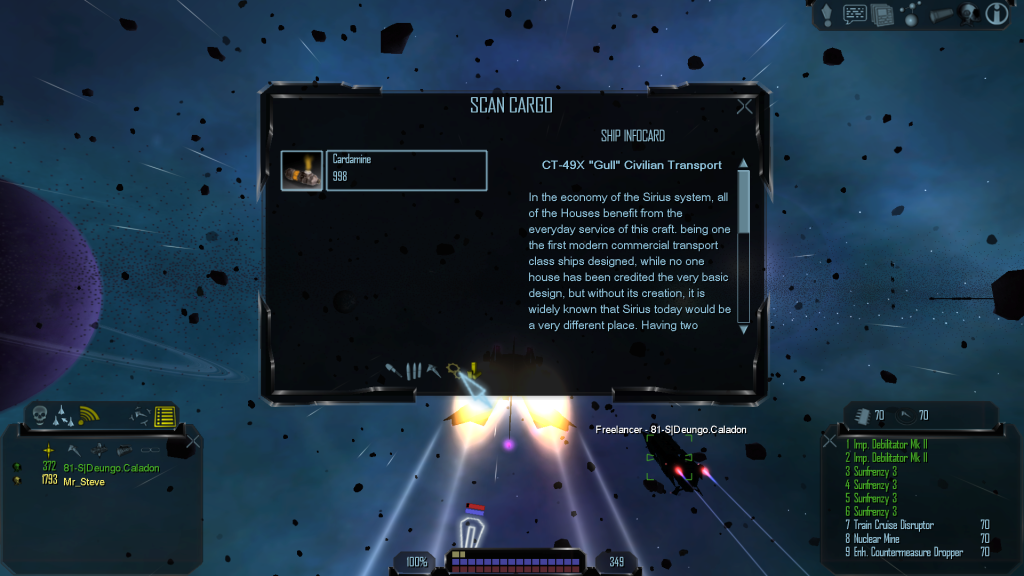Image resolution: width=1024 pixels, height=576 pixels.
Task: Open the molecule-shaped navigation map icon
Action: 911,14
